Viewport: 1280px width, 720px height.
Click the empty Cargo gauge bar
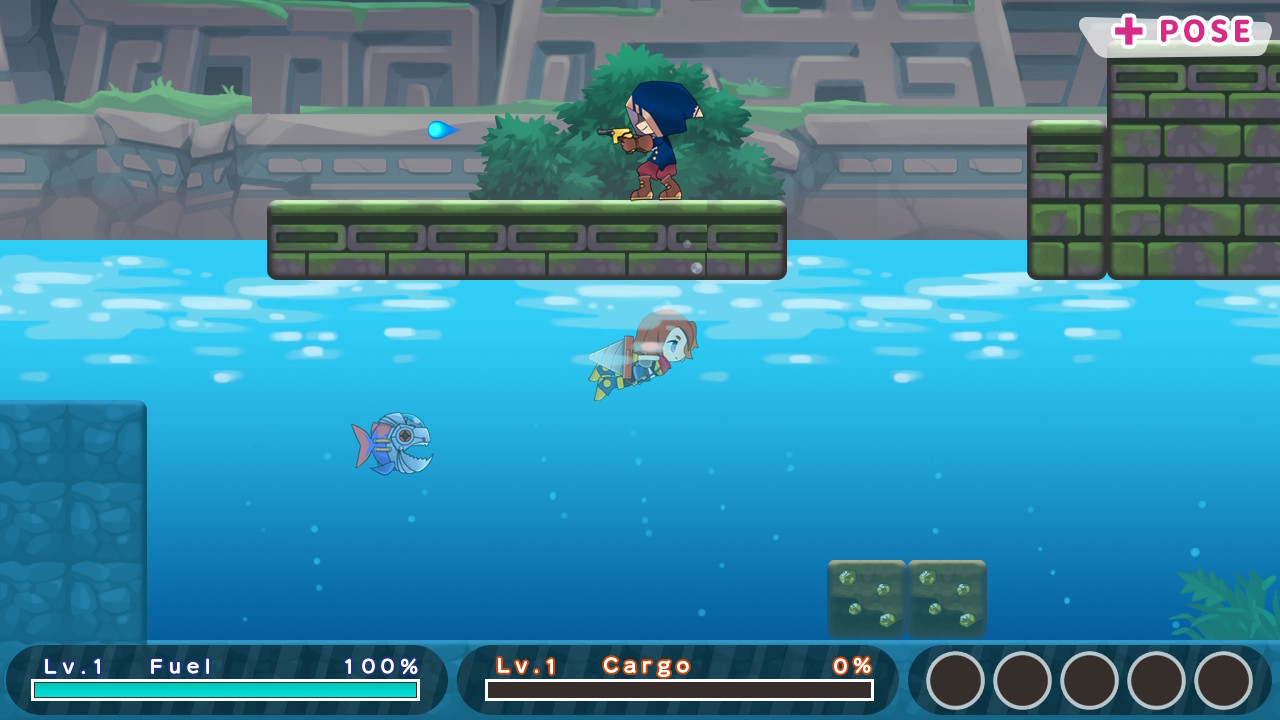(x=678, y=690)
